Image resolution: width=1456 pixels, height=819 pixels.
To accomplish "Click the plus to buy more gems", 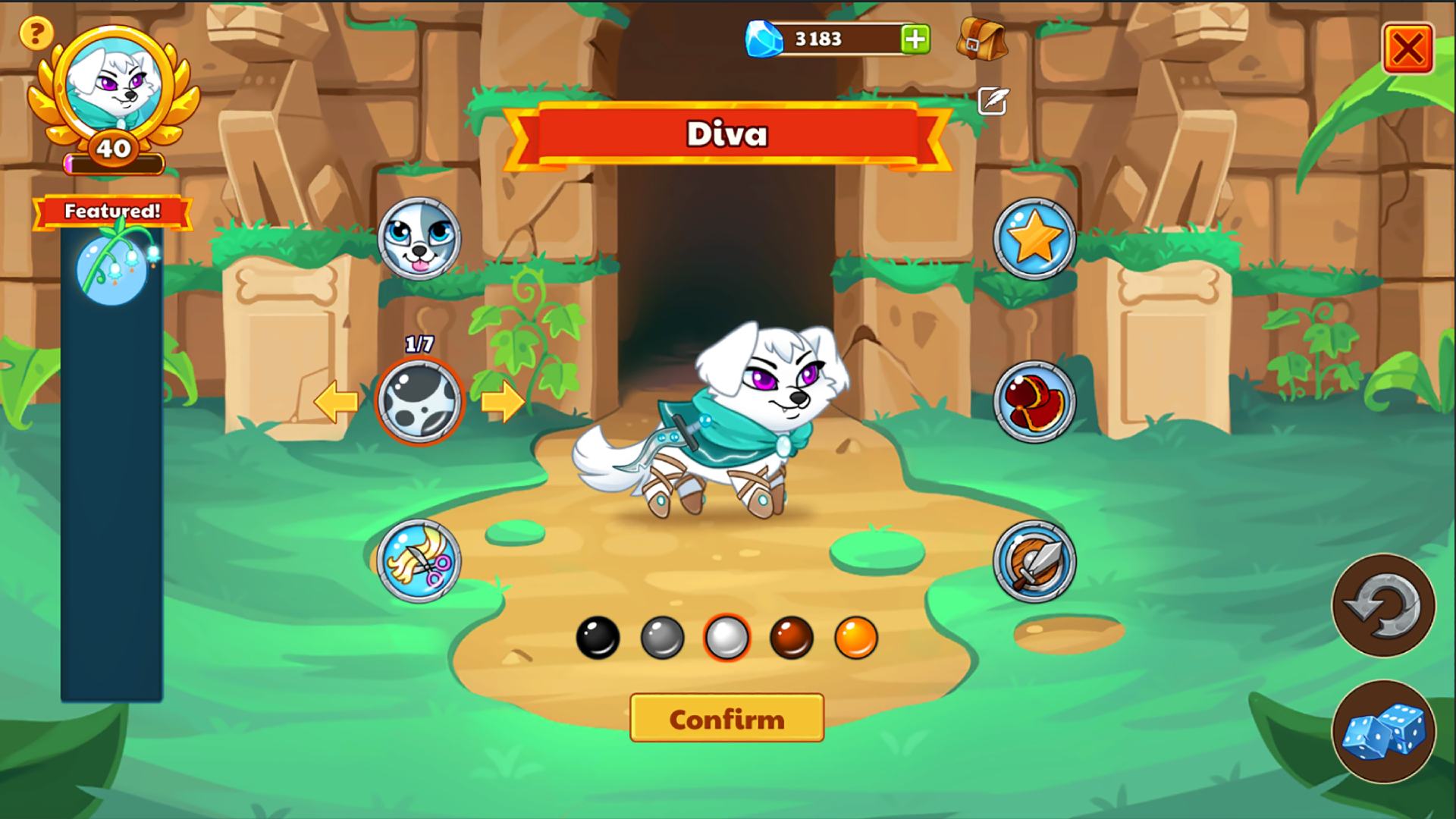I will click(914, 39).
